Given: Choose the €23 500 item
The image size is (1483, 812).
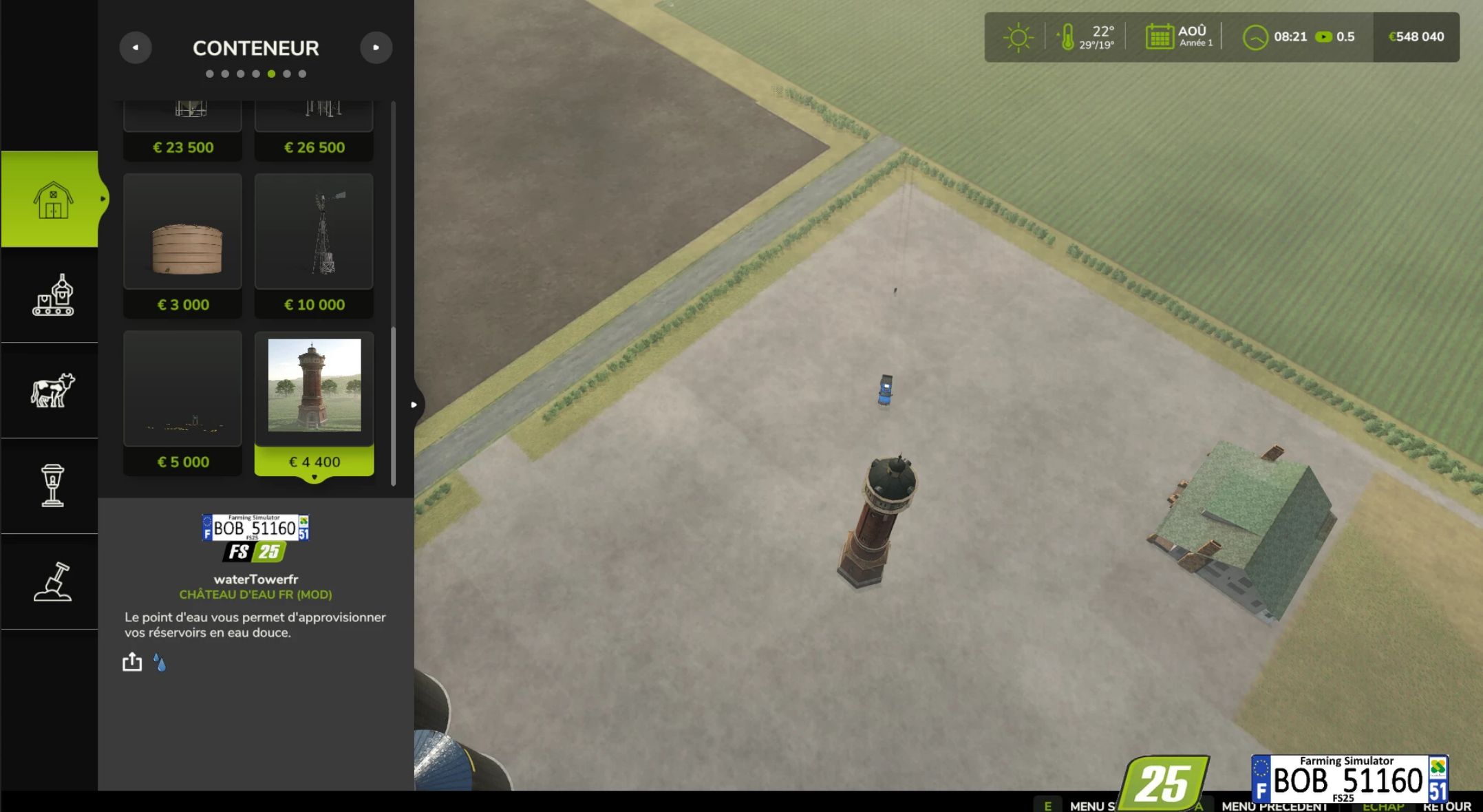Looking at the screenshot, I should click(183, 131).
